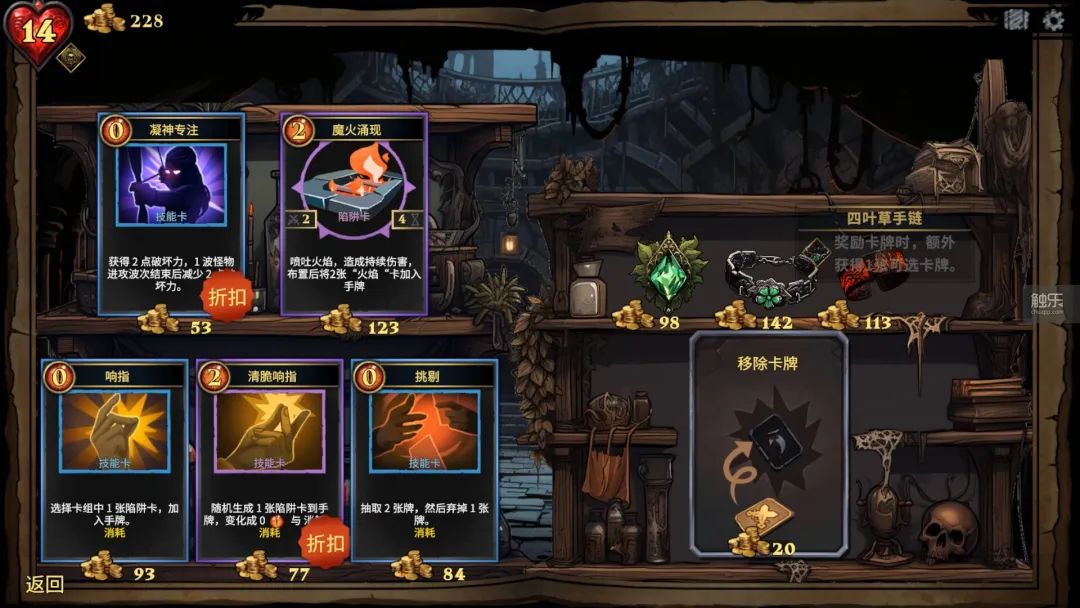1080x608 pixels.
Task: Click 返回 to leave the shop
Action: pyautogui.click(x=46, y=584)
